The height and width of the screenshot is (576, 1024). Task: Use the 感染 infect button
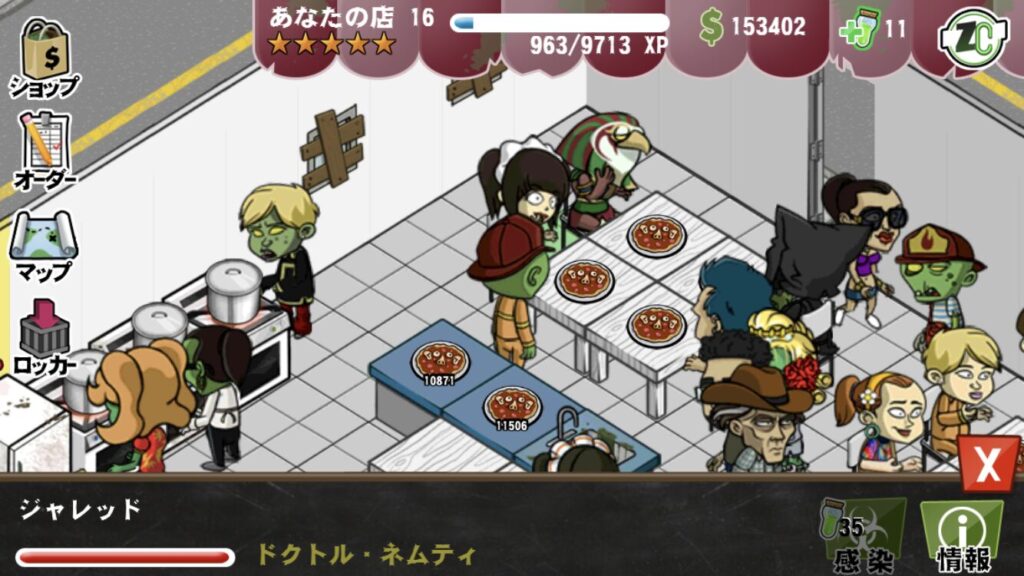[x=861, y=536]
